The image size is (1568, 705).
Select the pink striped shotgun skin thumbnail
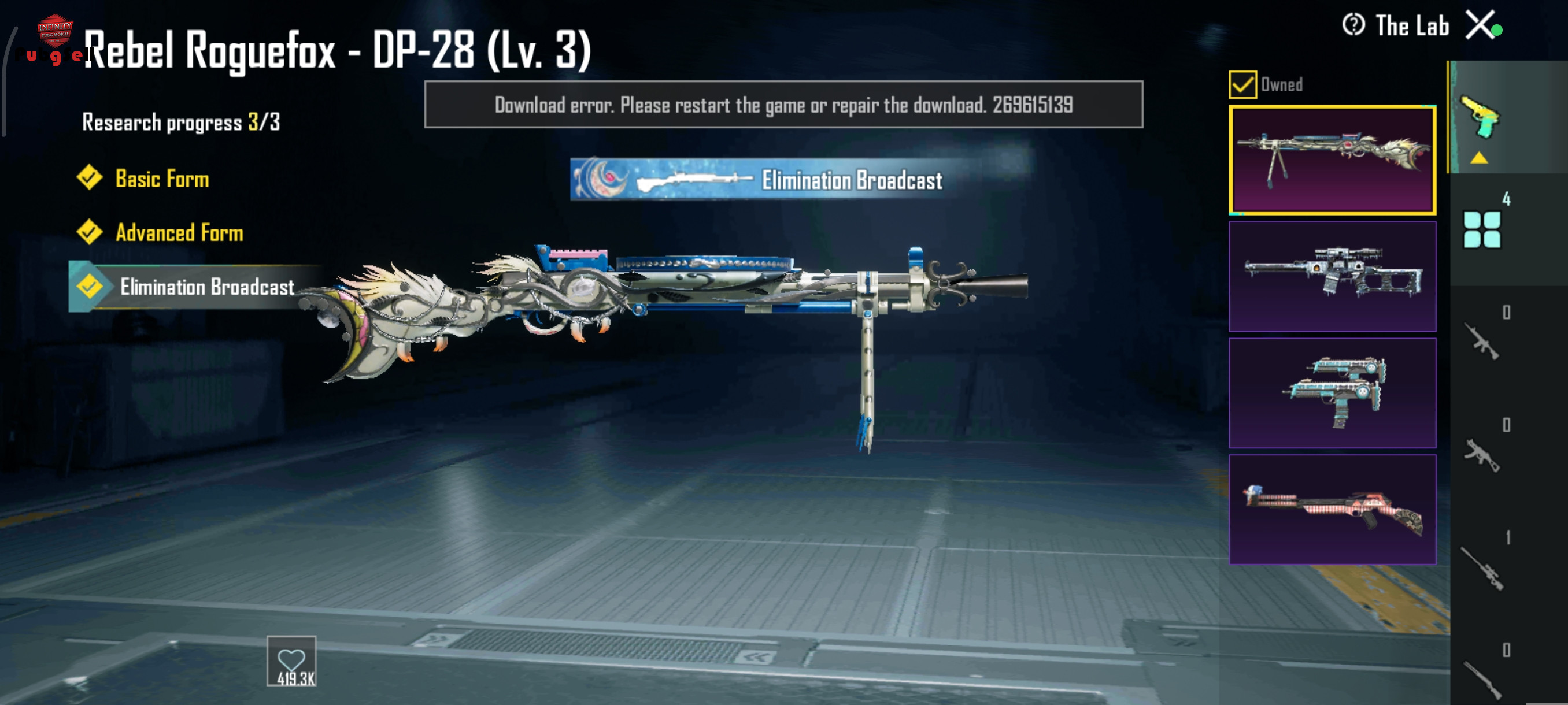(x=1332, y=510)
